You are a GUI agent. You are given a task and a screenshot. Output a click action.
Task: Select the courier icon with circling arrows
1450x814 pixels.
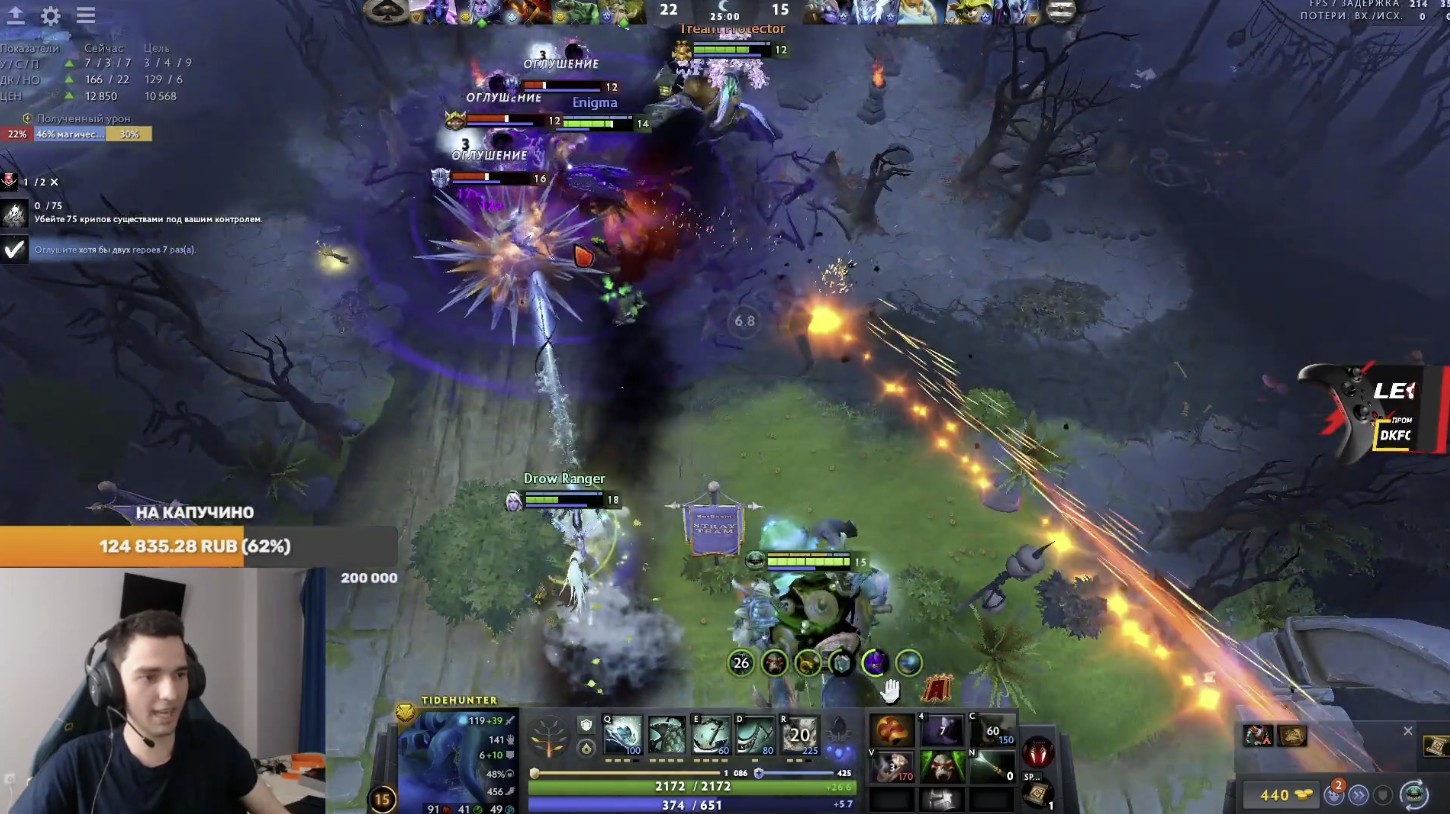click(1413, 795)
